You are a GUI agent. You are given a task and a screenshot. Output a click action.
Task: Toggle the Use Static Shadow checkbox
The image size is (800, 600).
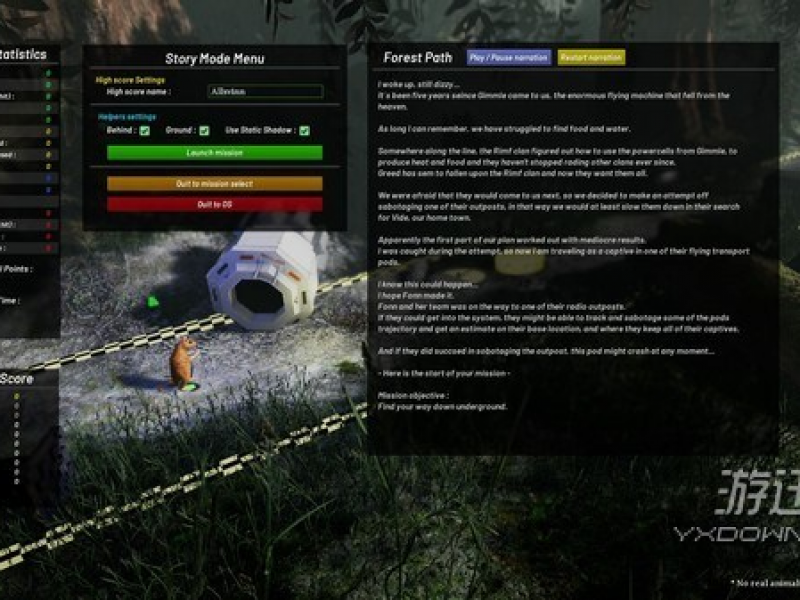click(x=304, y=130)
